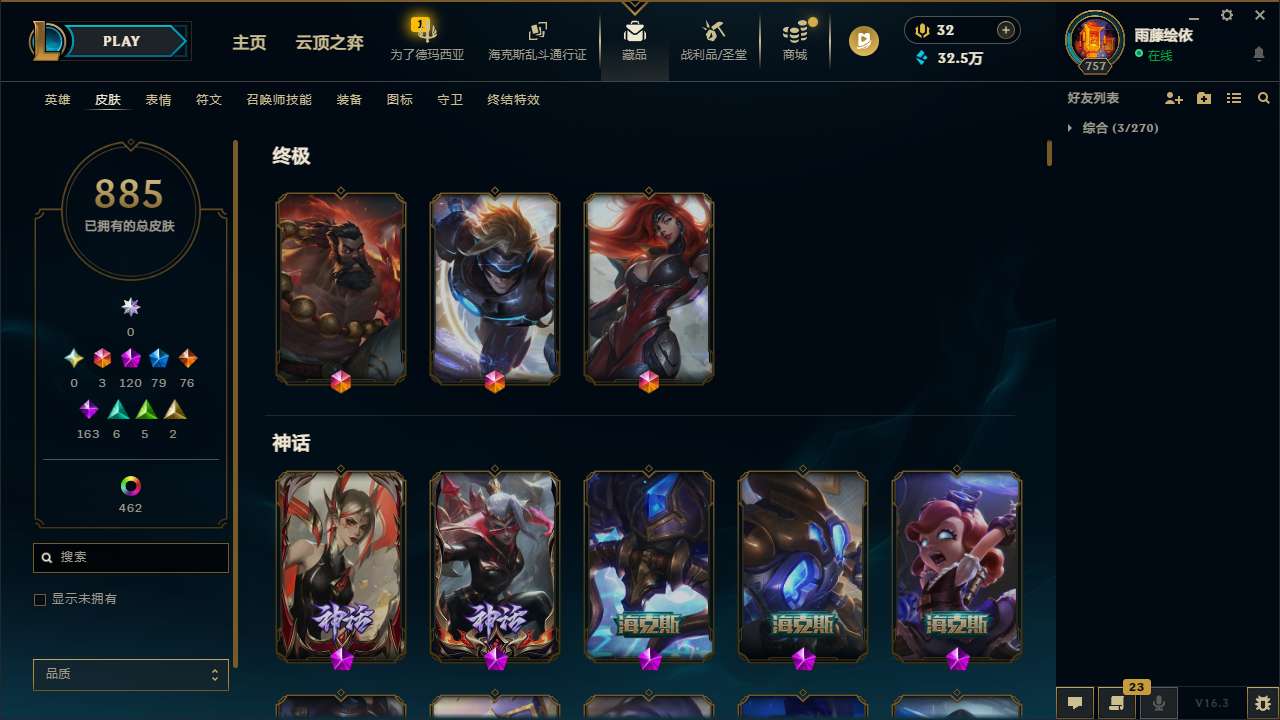The height and width of the screenshot is (720, 1280).
Task: Open the friend search magnifier
Action: (1264, 98)
